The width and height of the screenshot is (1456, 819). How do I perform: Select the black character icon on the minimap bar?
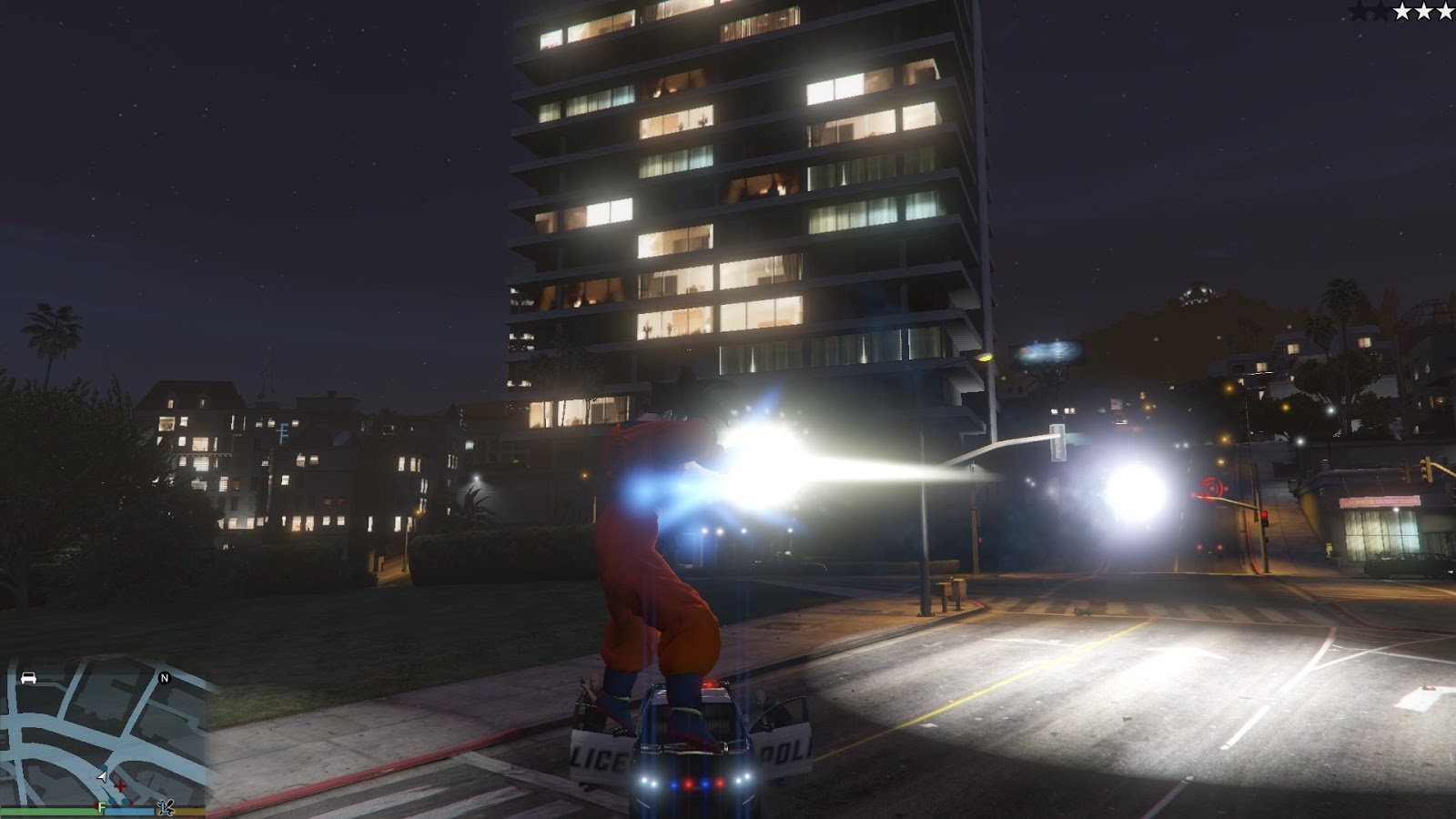(x=167, y=807)
